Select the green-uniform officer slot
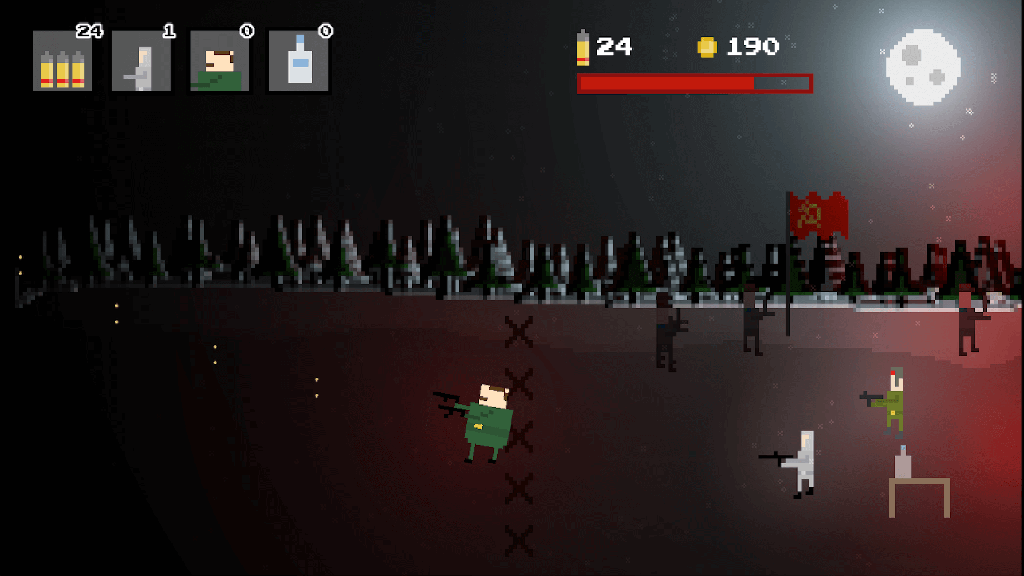The image size is (1024, 576). point(219,62)
